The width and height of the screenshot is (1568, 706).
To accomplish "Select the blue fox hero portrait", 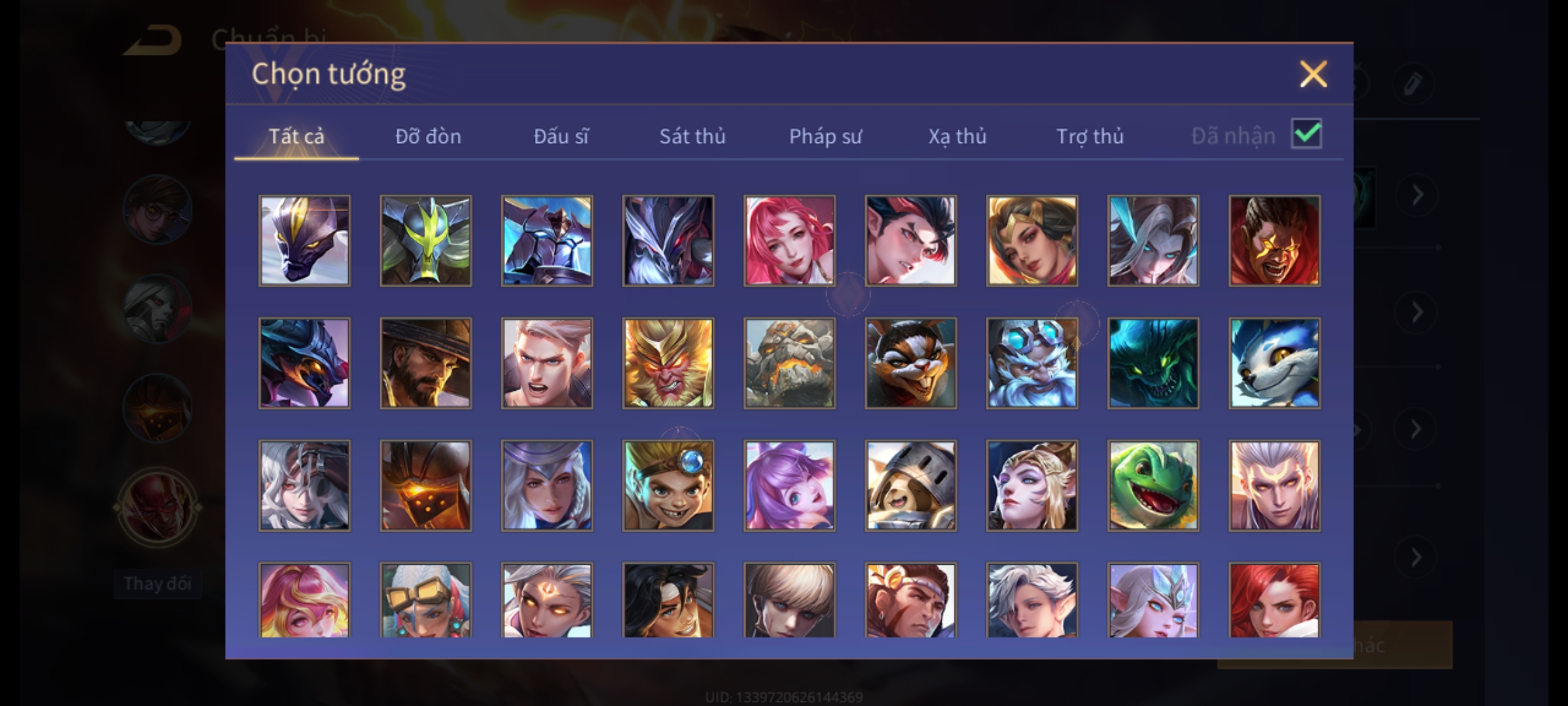I will (1274, 363).
